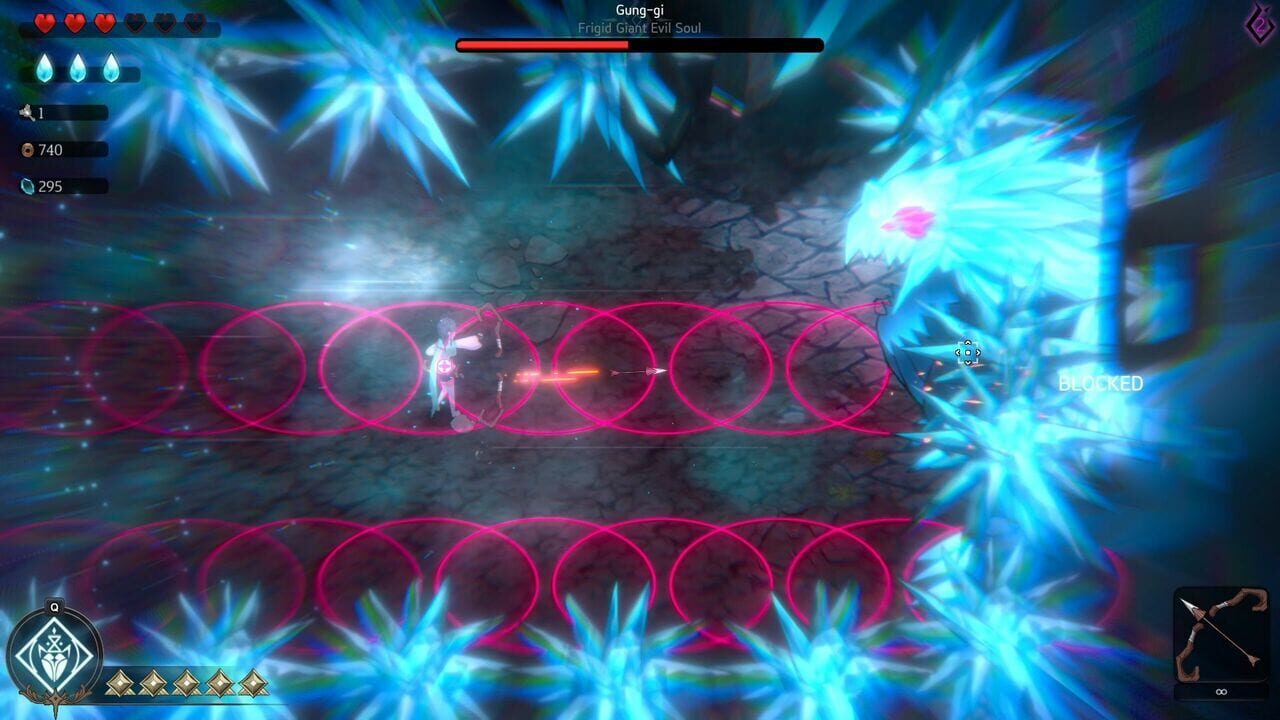Click the BLOCKED text near the ice boss
Image resolution: width=1280 pixels, height=720 pixels.
coord(1100,381)
